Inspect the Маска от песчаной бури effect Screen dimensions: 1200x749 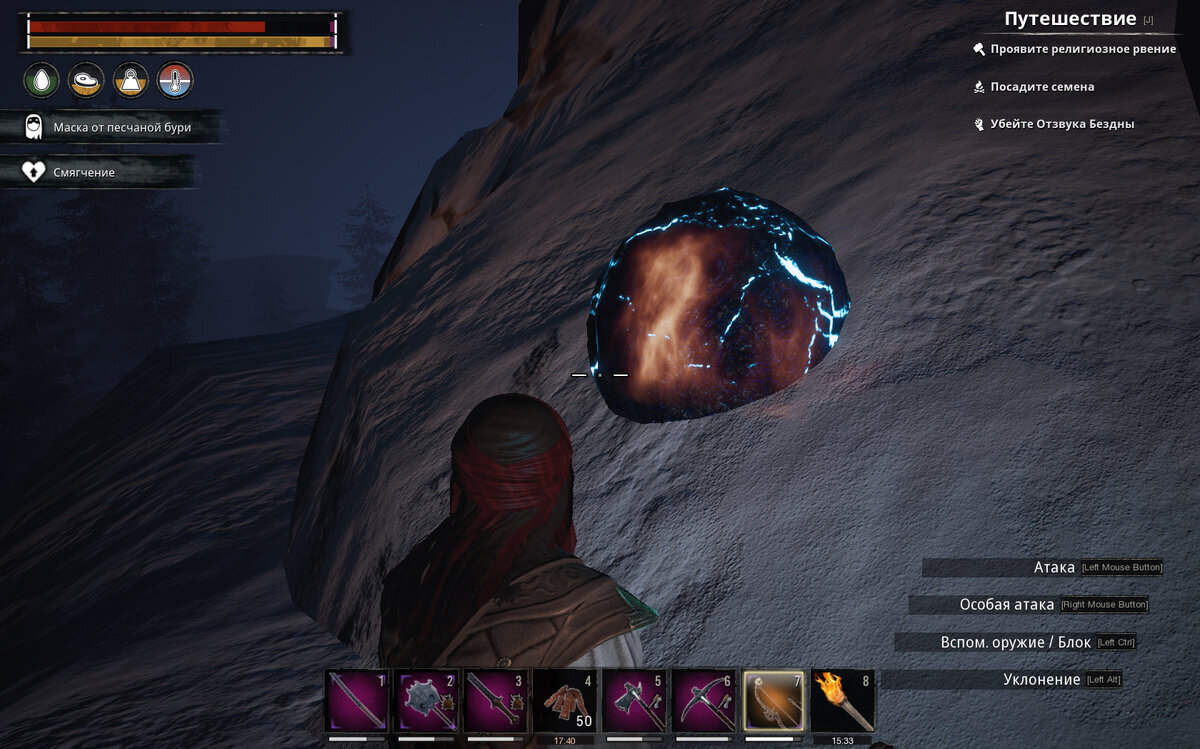[121, 127]
